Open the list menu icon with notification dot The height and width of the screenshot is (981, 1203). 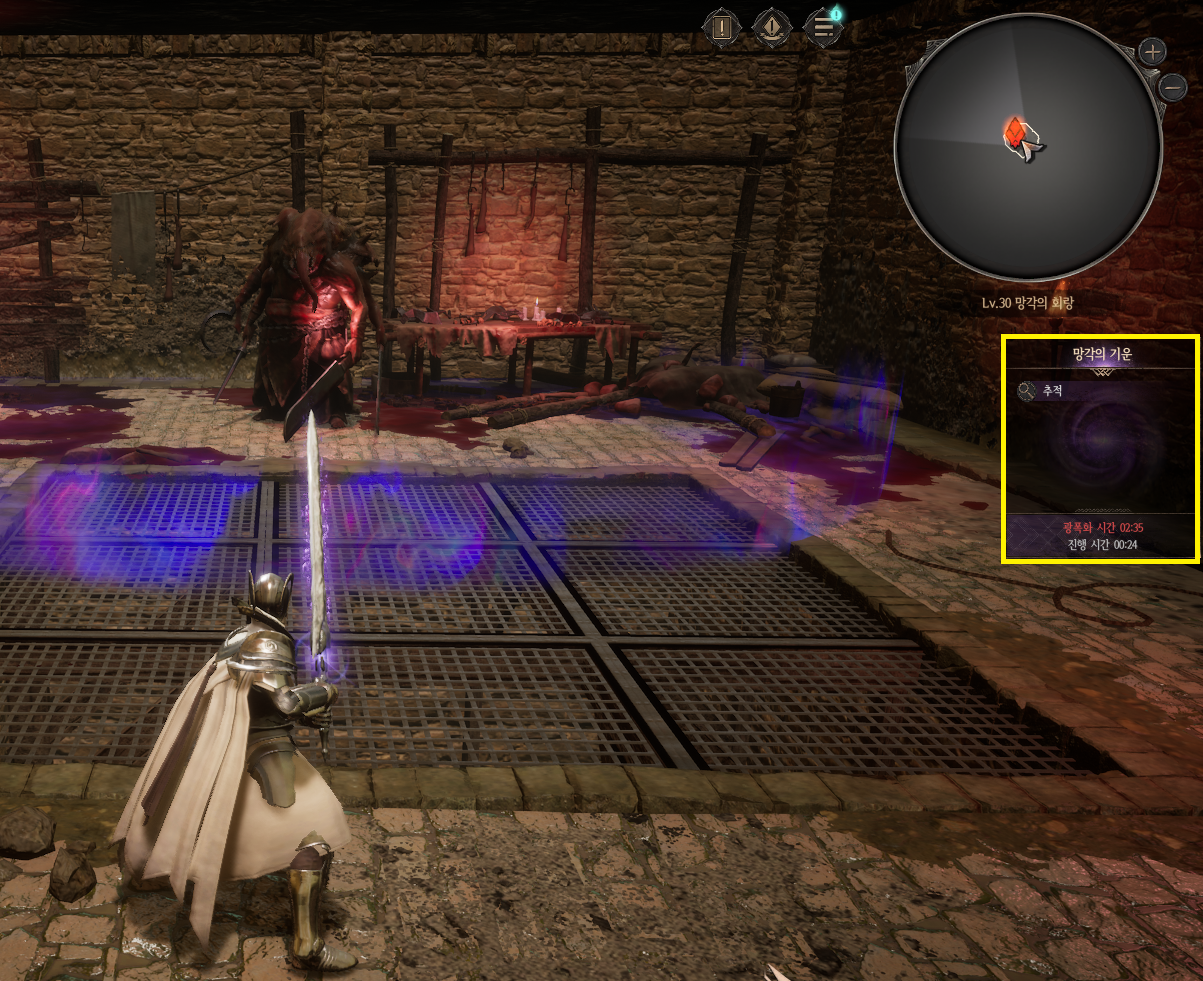[823, 26]
